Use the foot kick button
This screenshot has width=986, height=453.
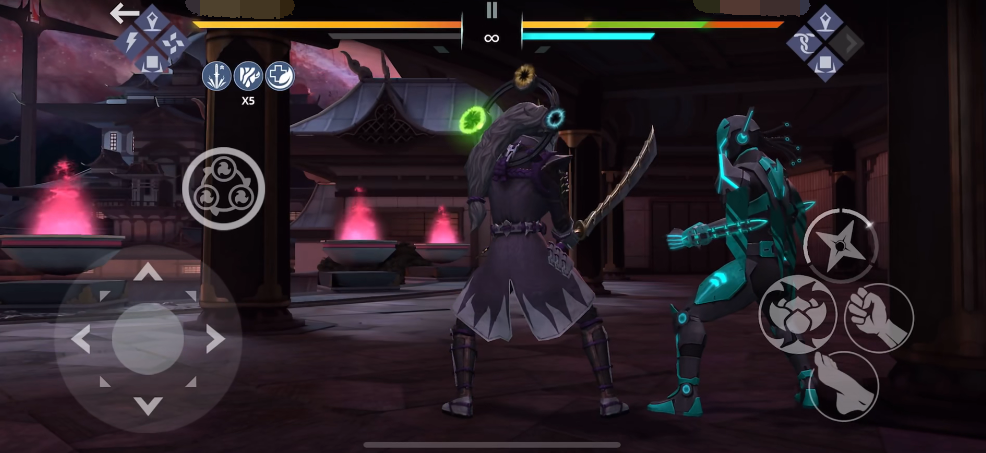tap(843, 385)
